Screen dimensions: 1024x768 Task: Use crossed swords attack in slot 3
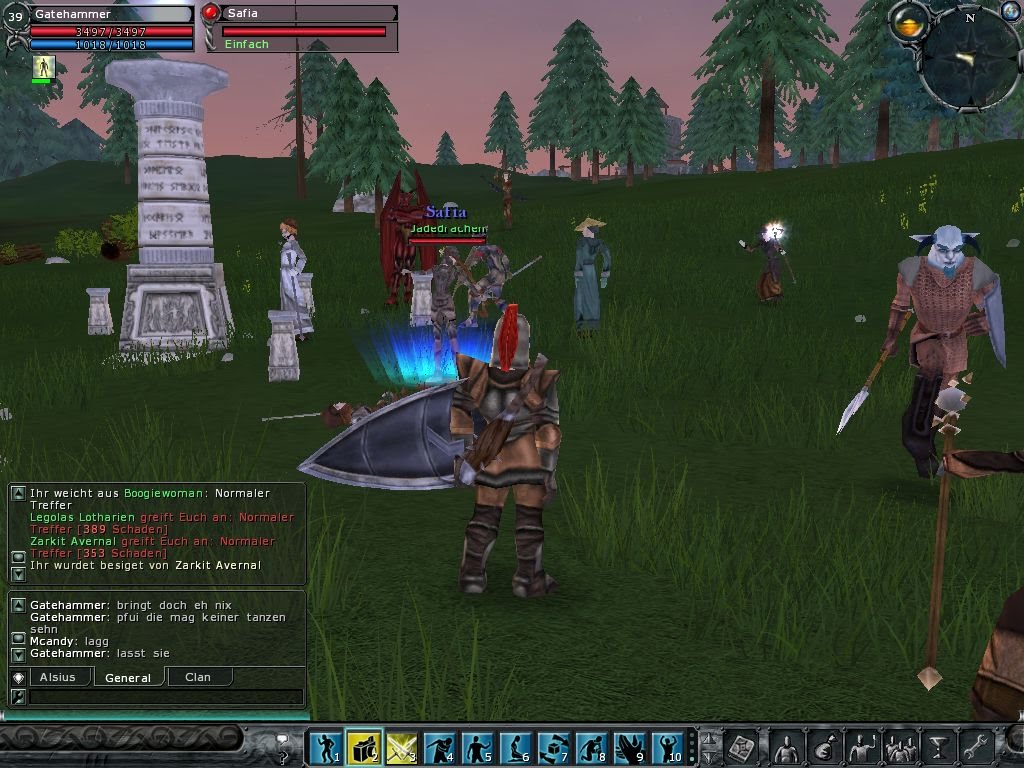pyautogui.click(x=401, y=747)
